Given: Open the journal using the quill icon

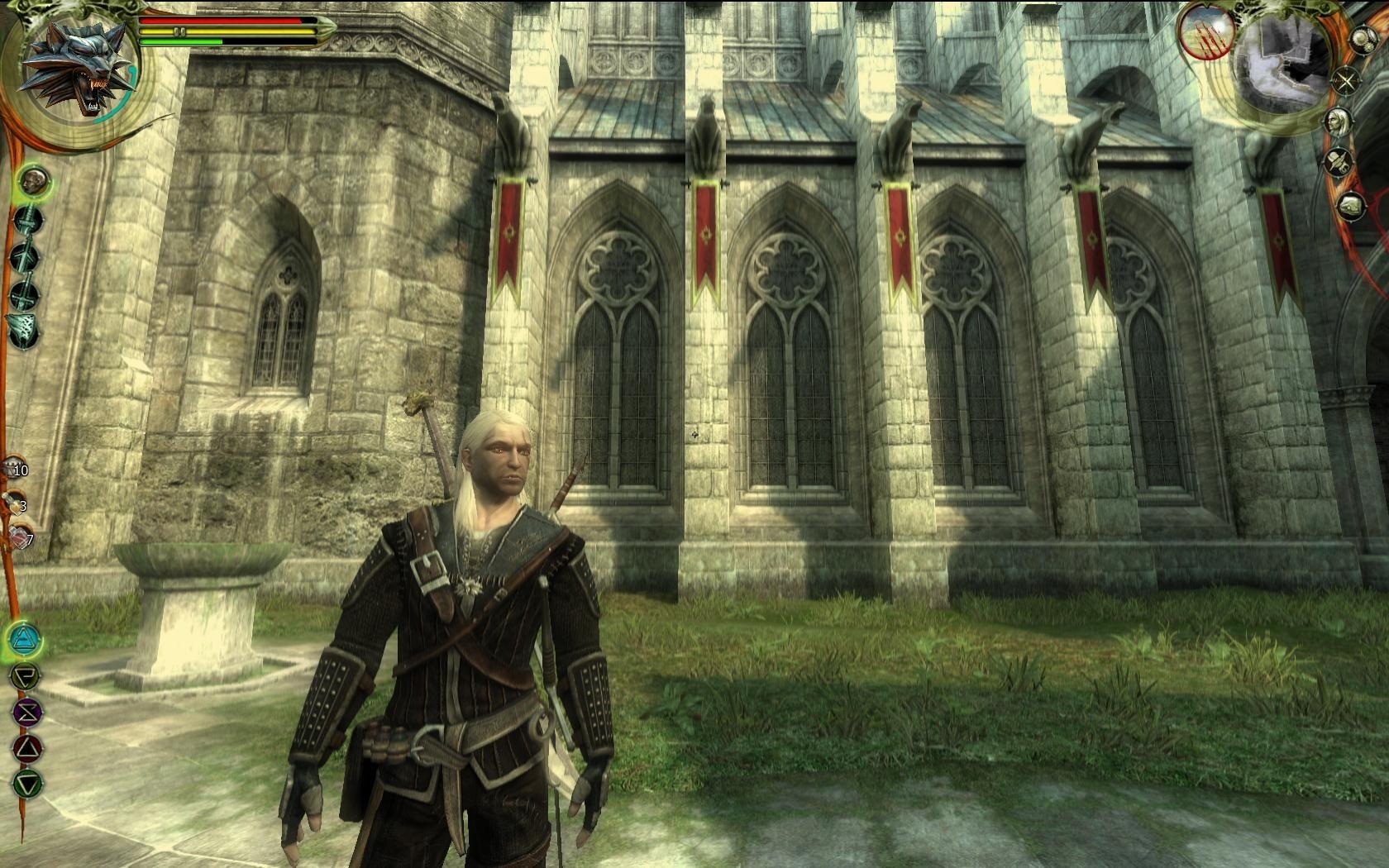Looking at the screenshot, I should click(x=1339, y=163).
